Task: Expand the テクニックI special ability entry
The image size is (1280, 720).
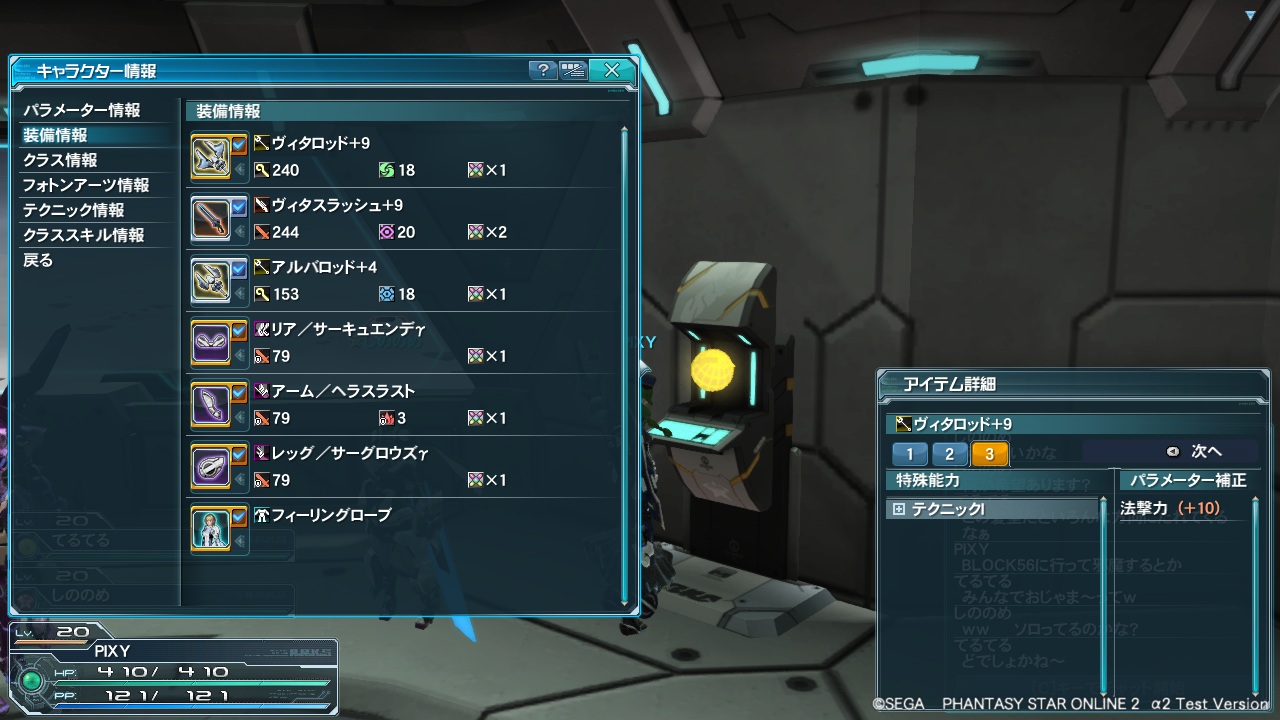Action: tap(899, 509)
